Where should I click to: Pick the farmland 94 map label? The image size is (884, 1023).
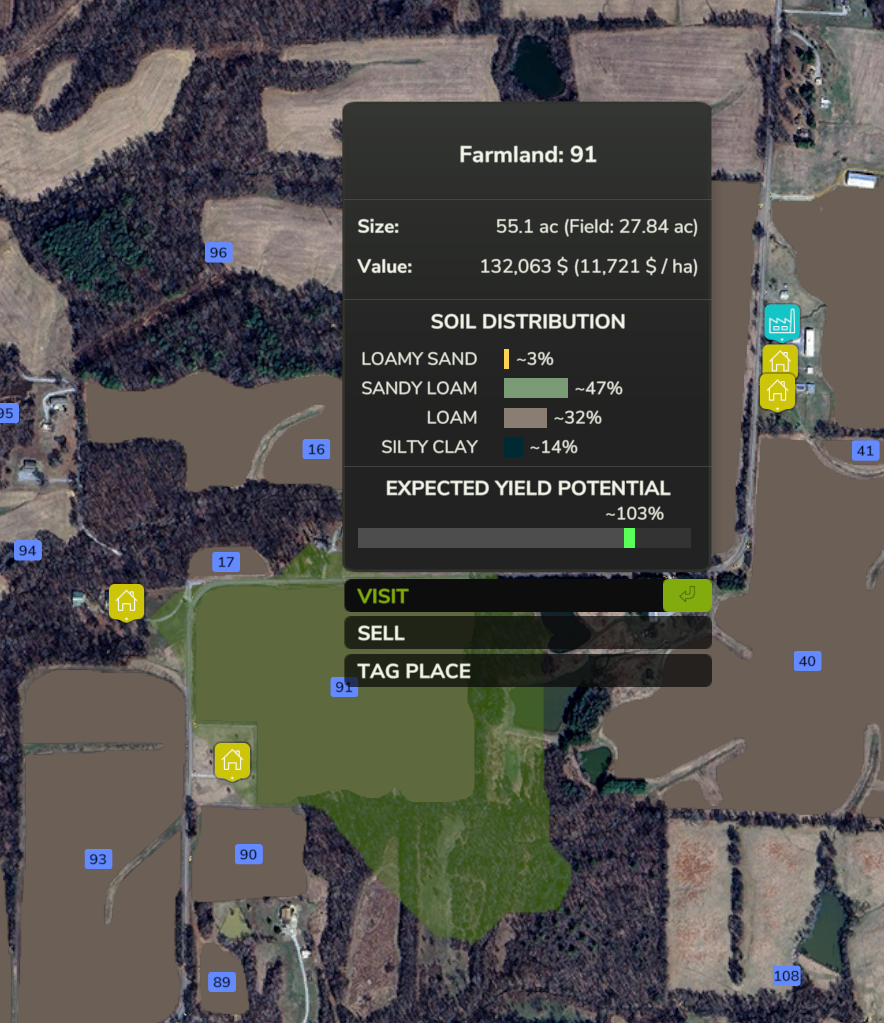point(28,550)
